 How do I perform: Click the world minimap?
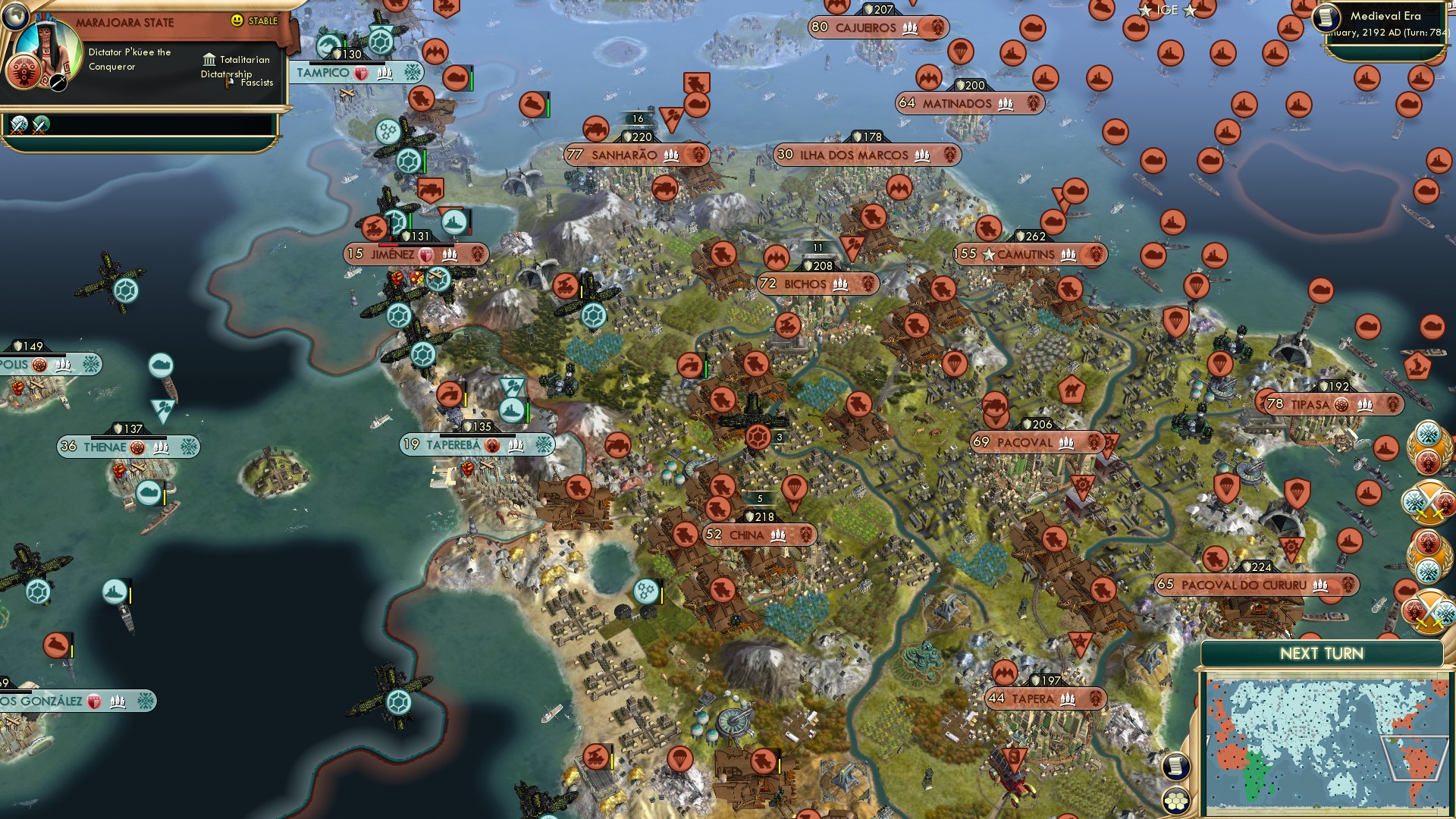coord(1326,743)
